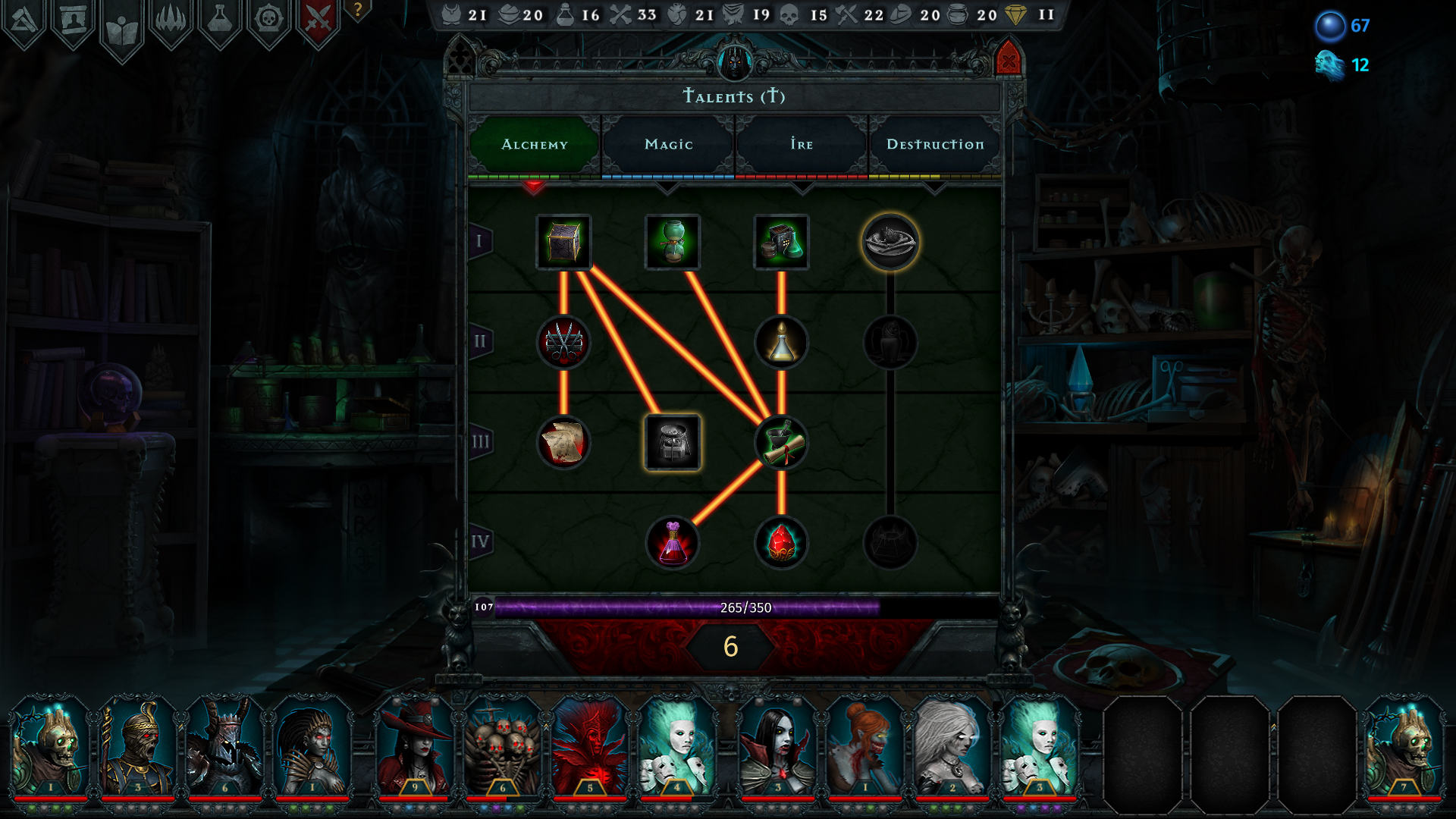Click the Ire tab header to expand its tree
The height and width of the screenshot is (819, 1456).
[x=802, y=144]
